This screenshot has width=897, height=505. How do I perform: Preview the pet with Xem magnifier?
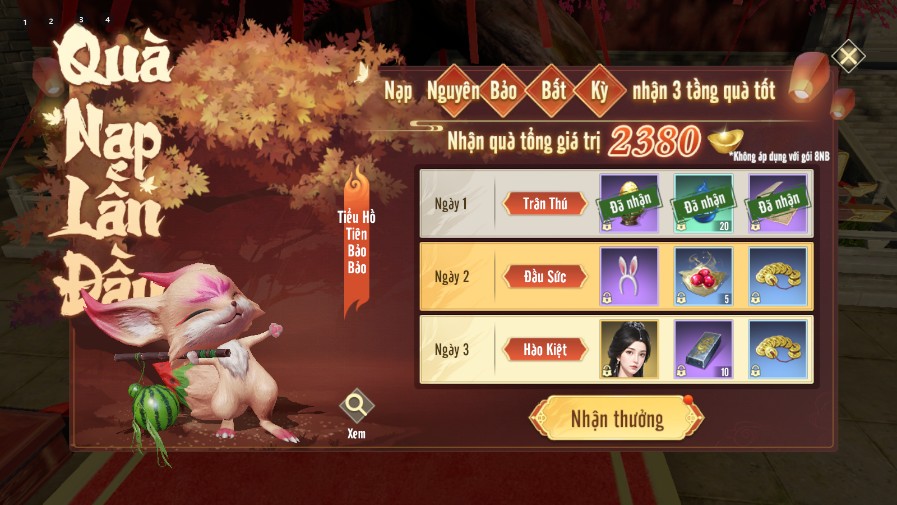click(x=356, y=408)
